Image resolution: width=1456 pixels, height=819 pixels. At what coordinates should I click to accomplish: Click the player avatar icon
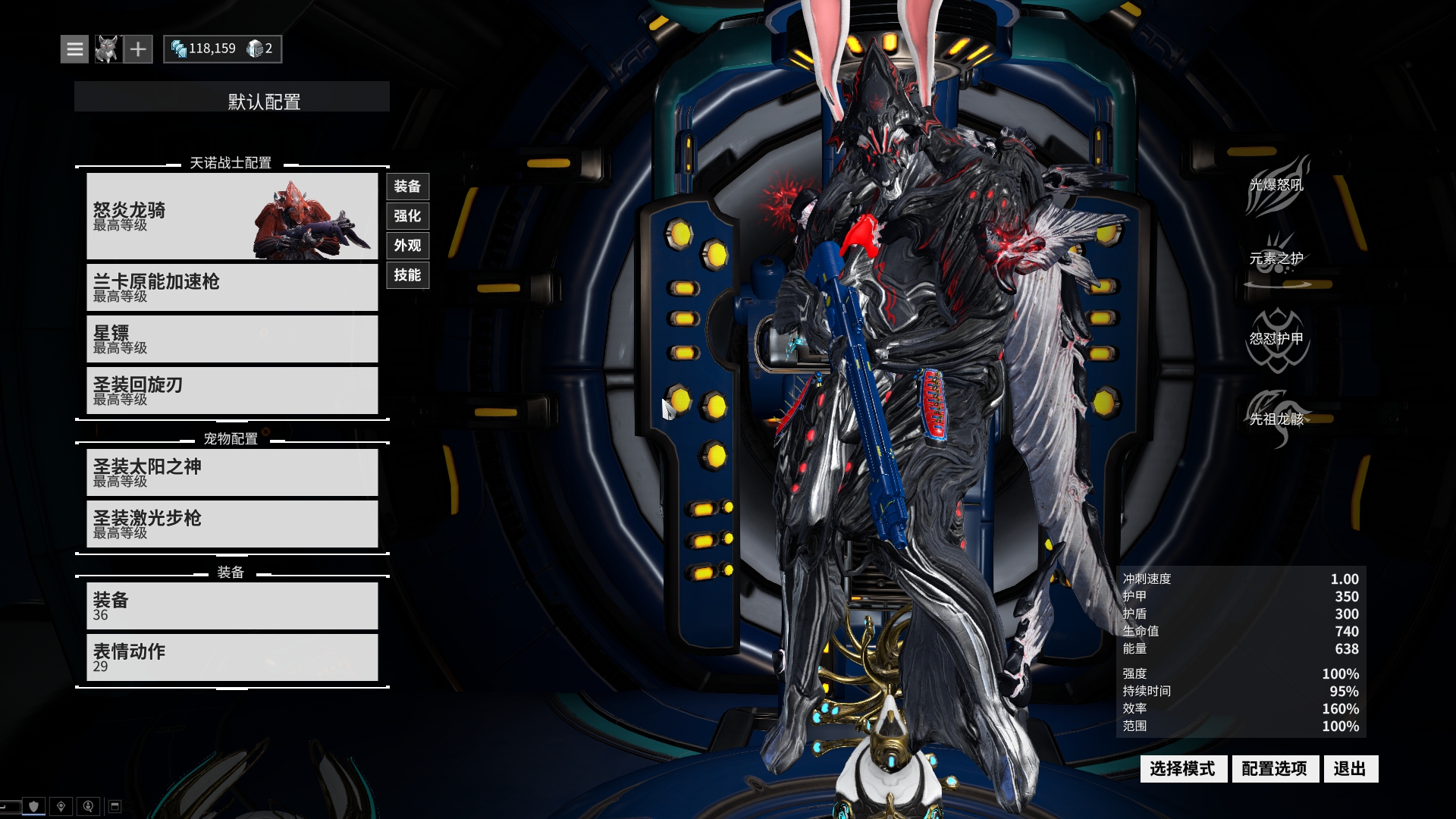107,49
